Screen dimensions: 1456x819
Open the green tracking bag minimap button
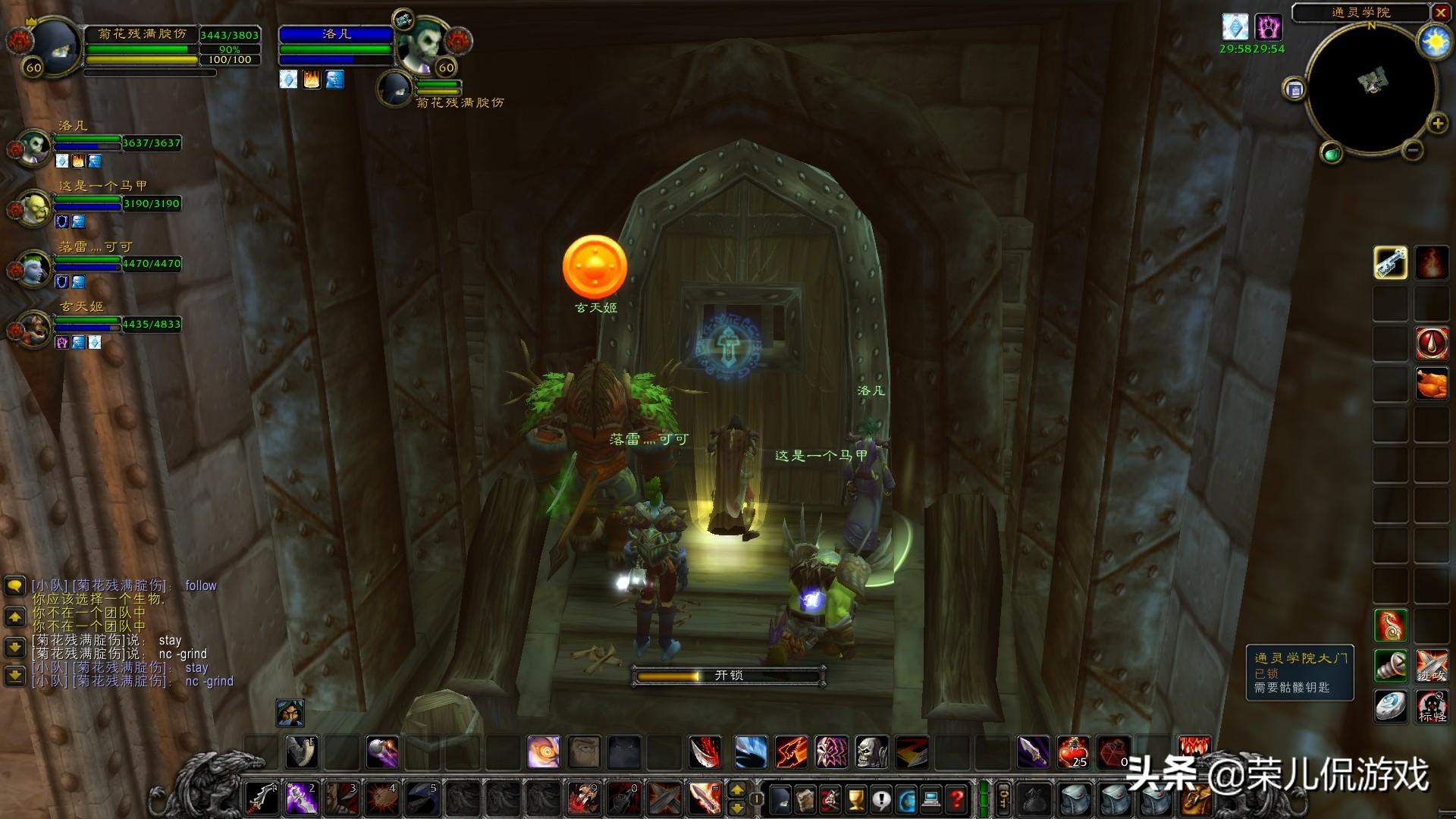(1332, 154)
